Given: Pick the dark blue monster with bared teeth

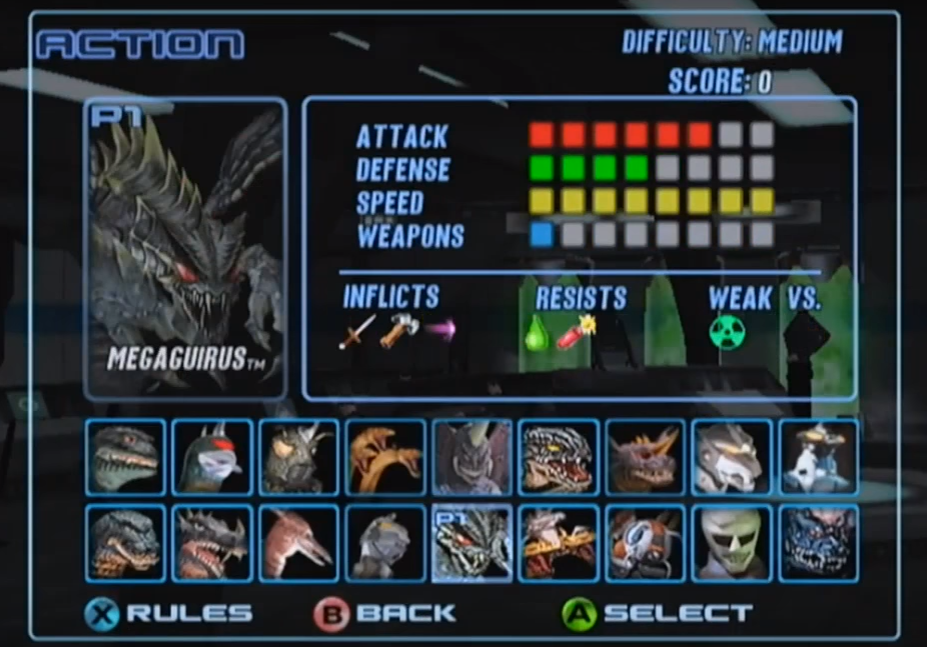Looking at the screenshot, I should pyautogui.click(x=818, y=543).
